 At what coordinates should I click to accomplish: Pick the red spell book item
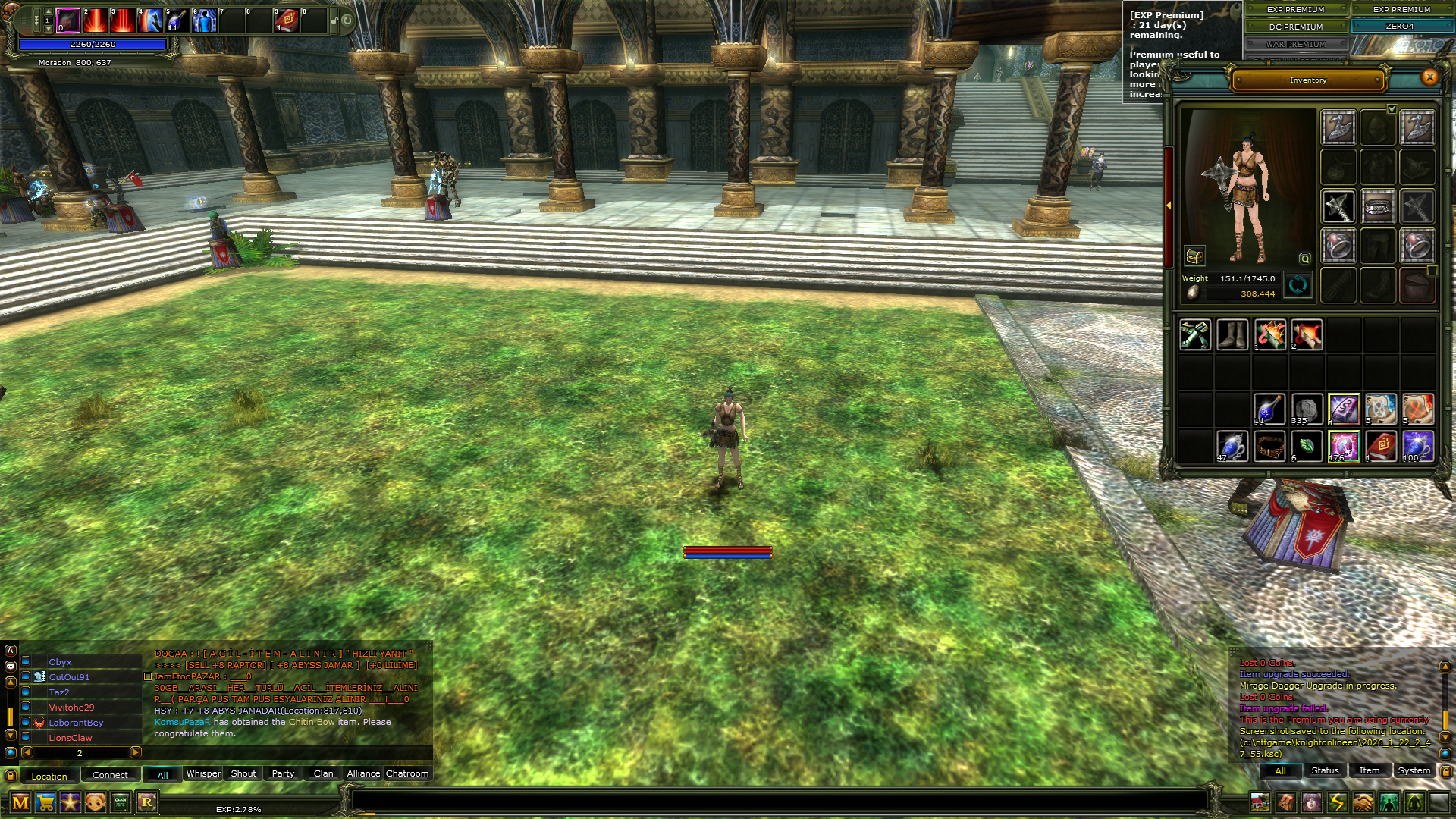1381,446
